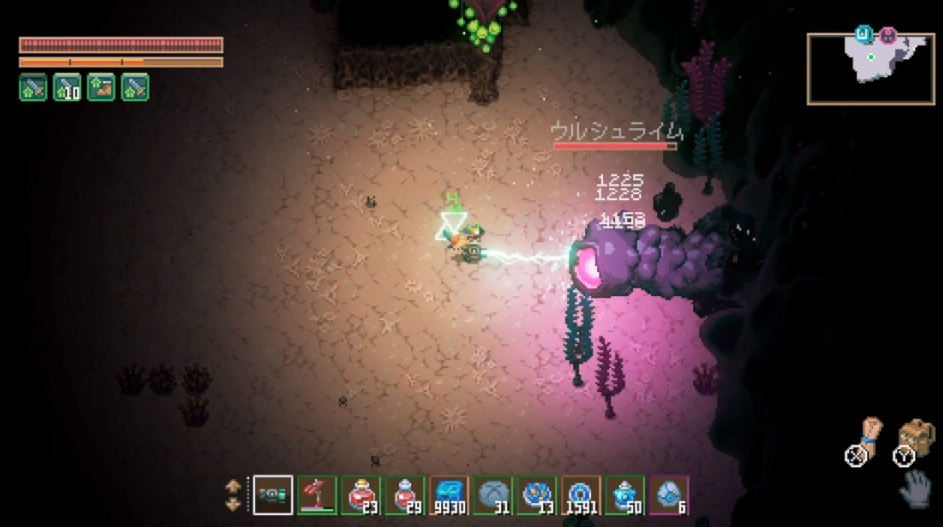Choose the red potion stack of 29
Image resolution: width=943 pixels, height=527 pixels.
point(405,494)
